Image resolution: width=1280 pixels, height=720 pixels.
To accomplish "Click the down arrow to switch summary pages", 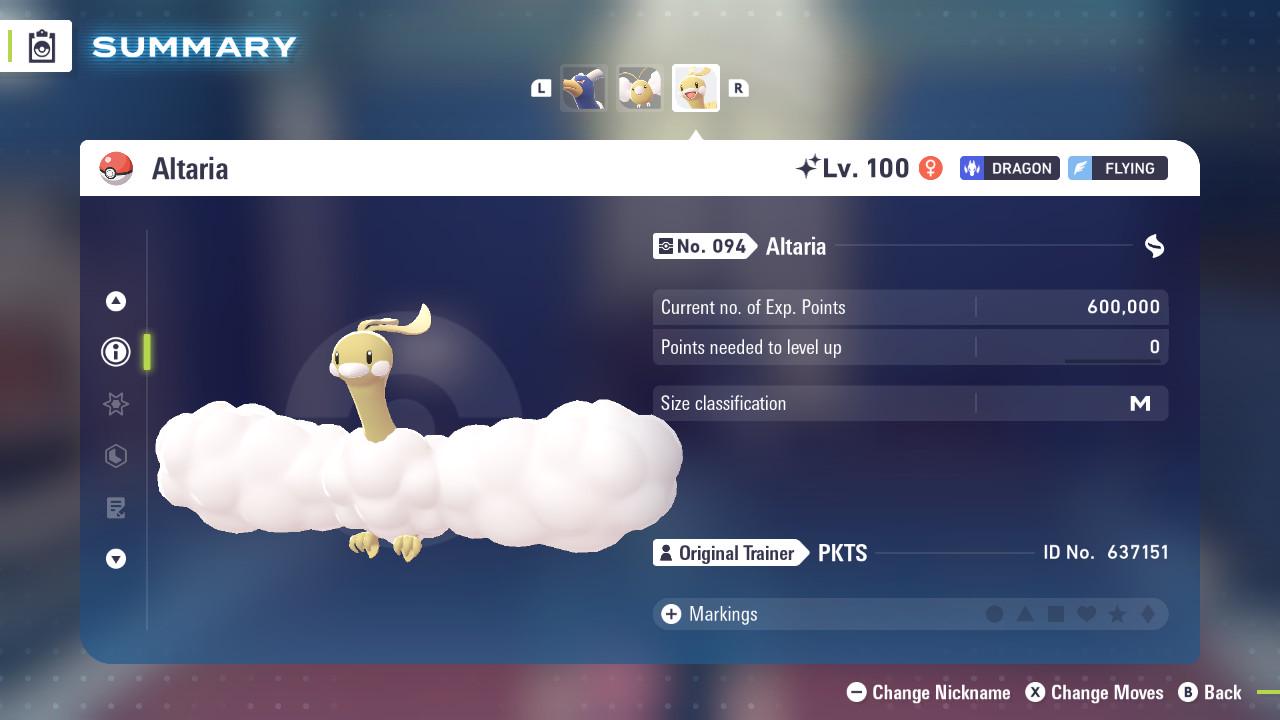I will 116,559.
